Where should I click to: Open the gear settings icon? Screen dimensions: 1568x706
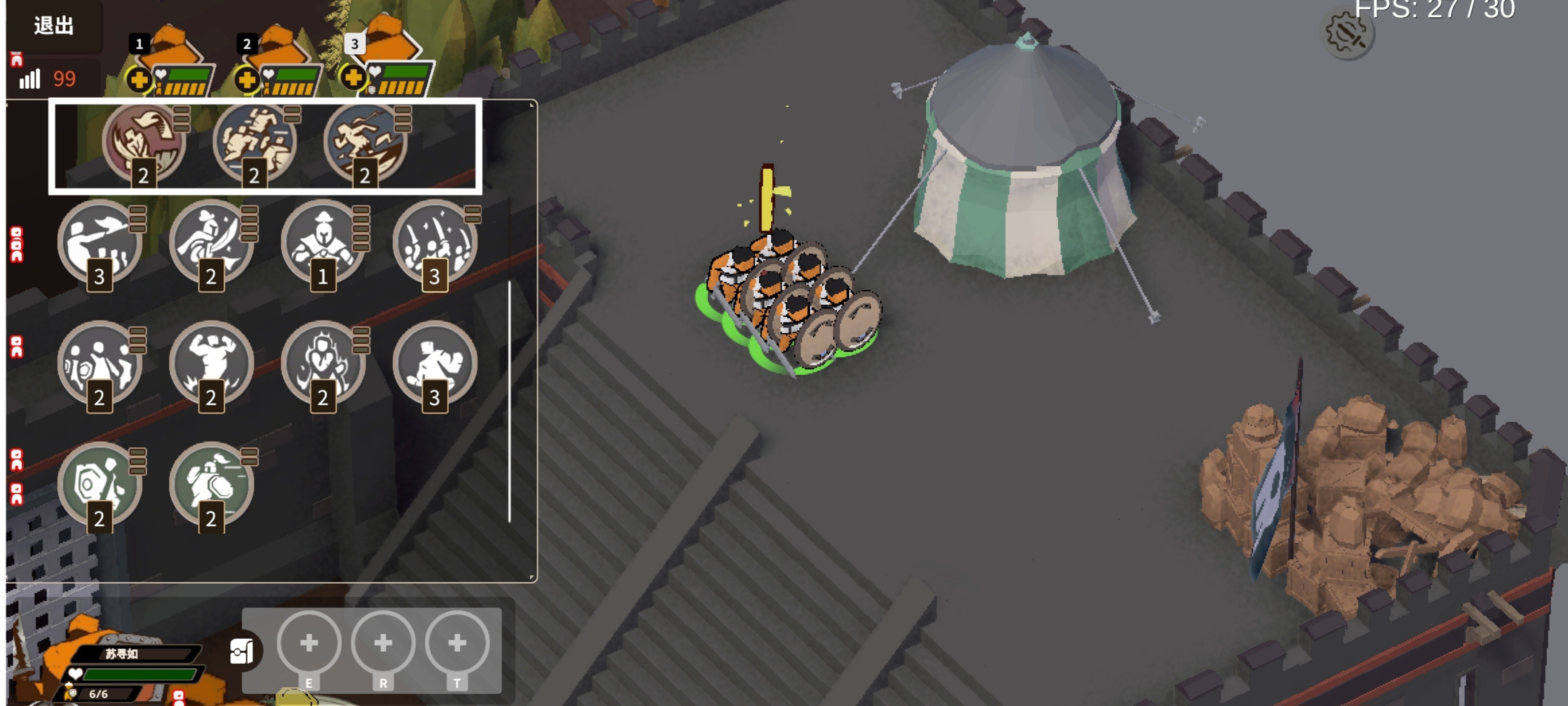pos(1347,34)
